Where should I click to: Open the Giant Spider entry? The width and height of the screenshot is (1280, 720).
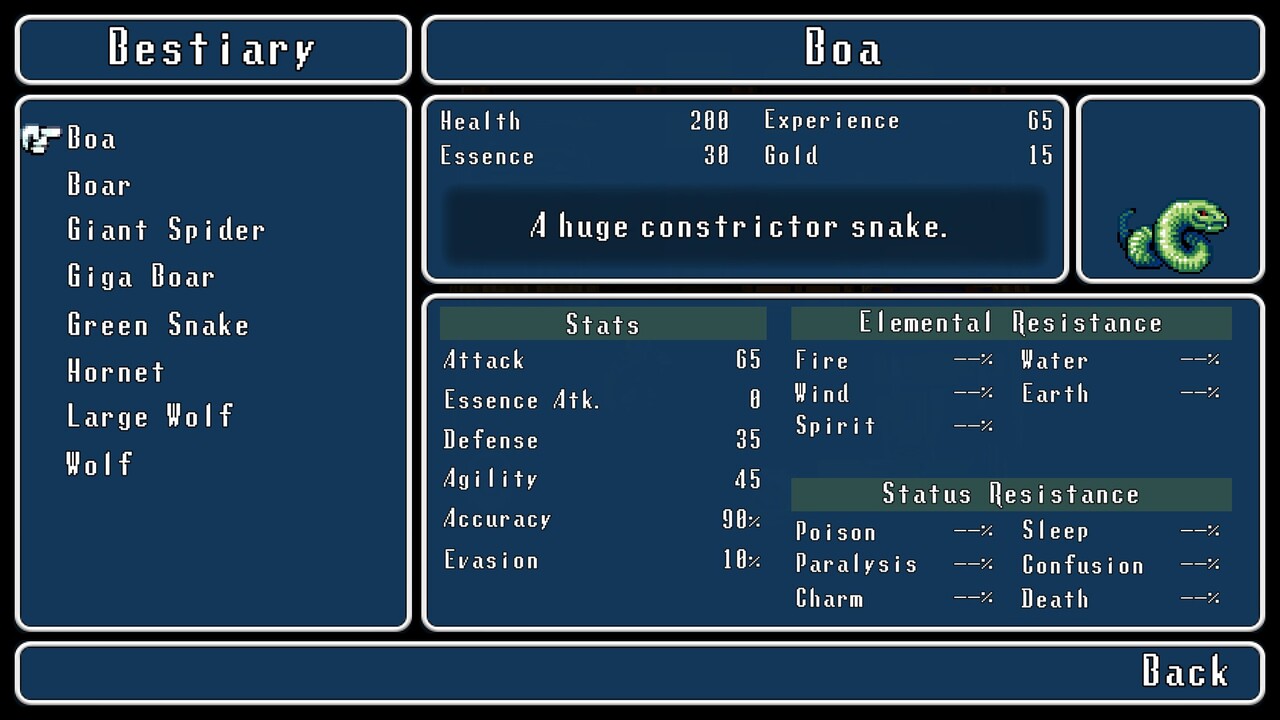pos(166,230)
